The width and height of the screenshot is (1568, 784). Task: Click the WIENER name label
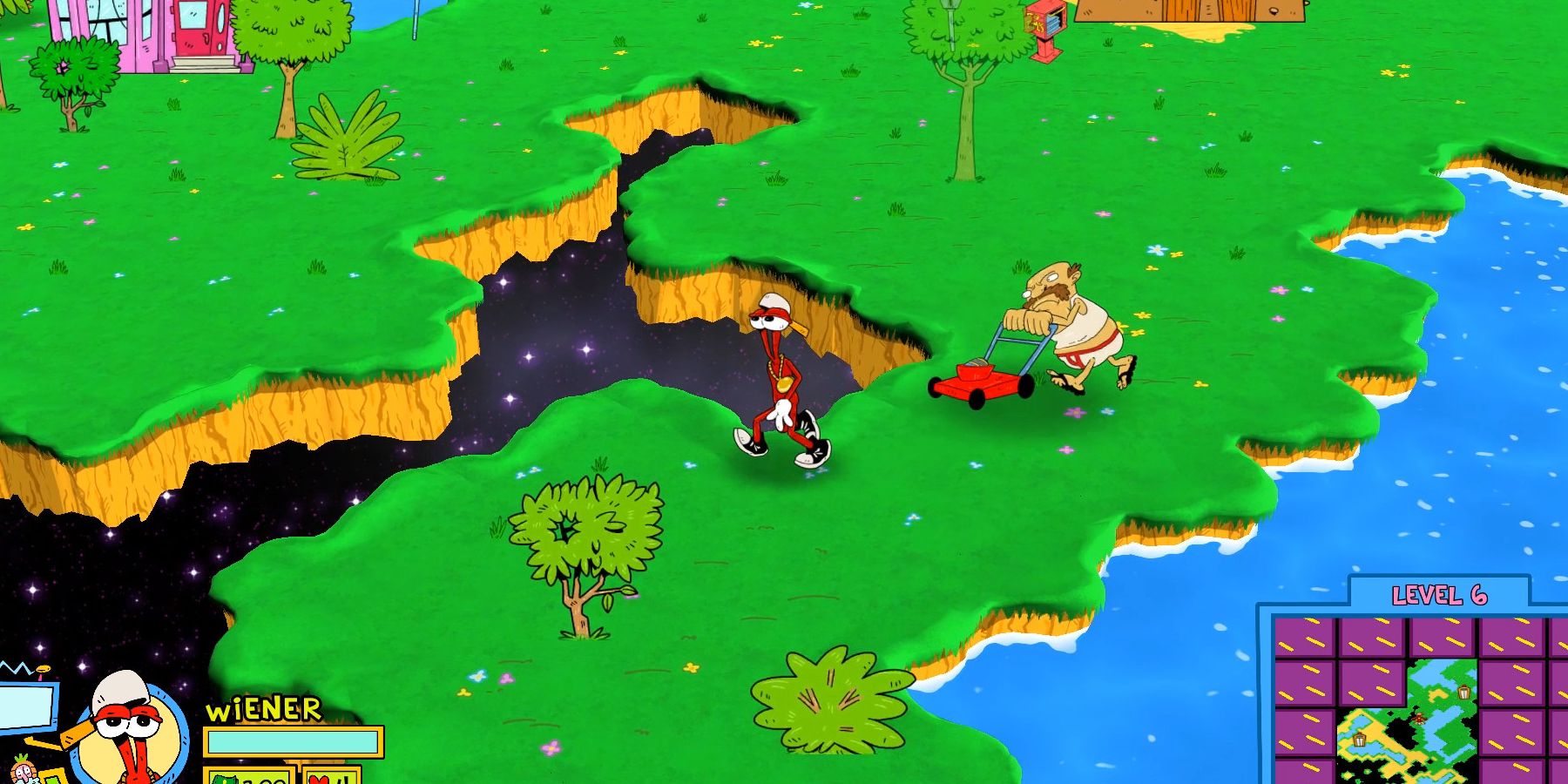[264, 707]
